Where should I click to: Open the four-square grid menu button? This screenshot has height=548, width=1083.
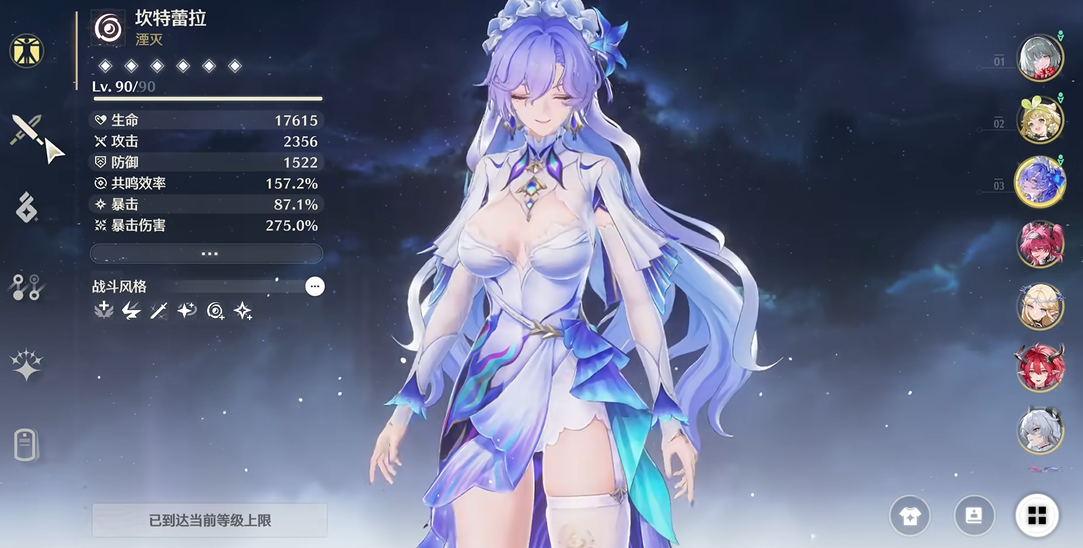(1037, 516)
